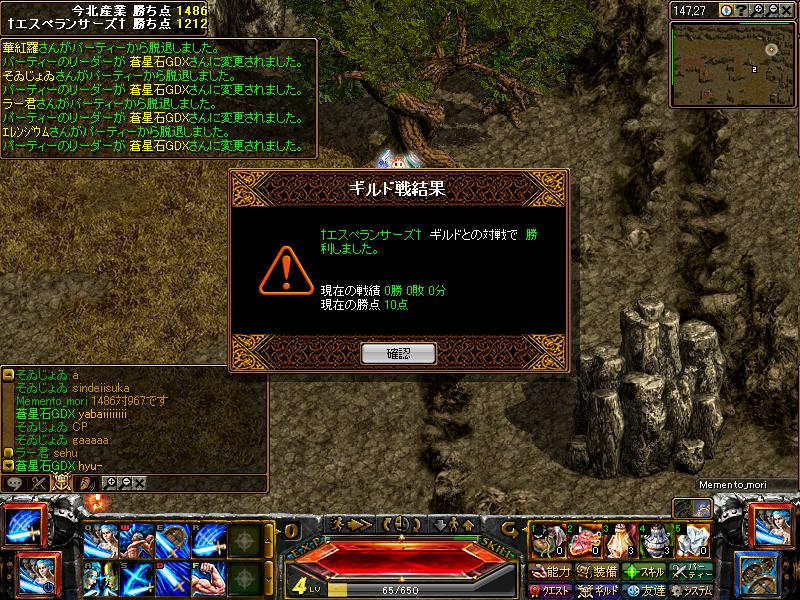Open the スキル (skills) window
This screenshot has width=800, height=600.
coord(645,572)
